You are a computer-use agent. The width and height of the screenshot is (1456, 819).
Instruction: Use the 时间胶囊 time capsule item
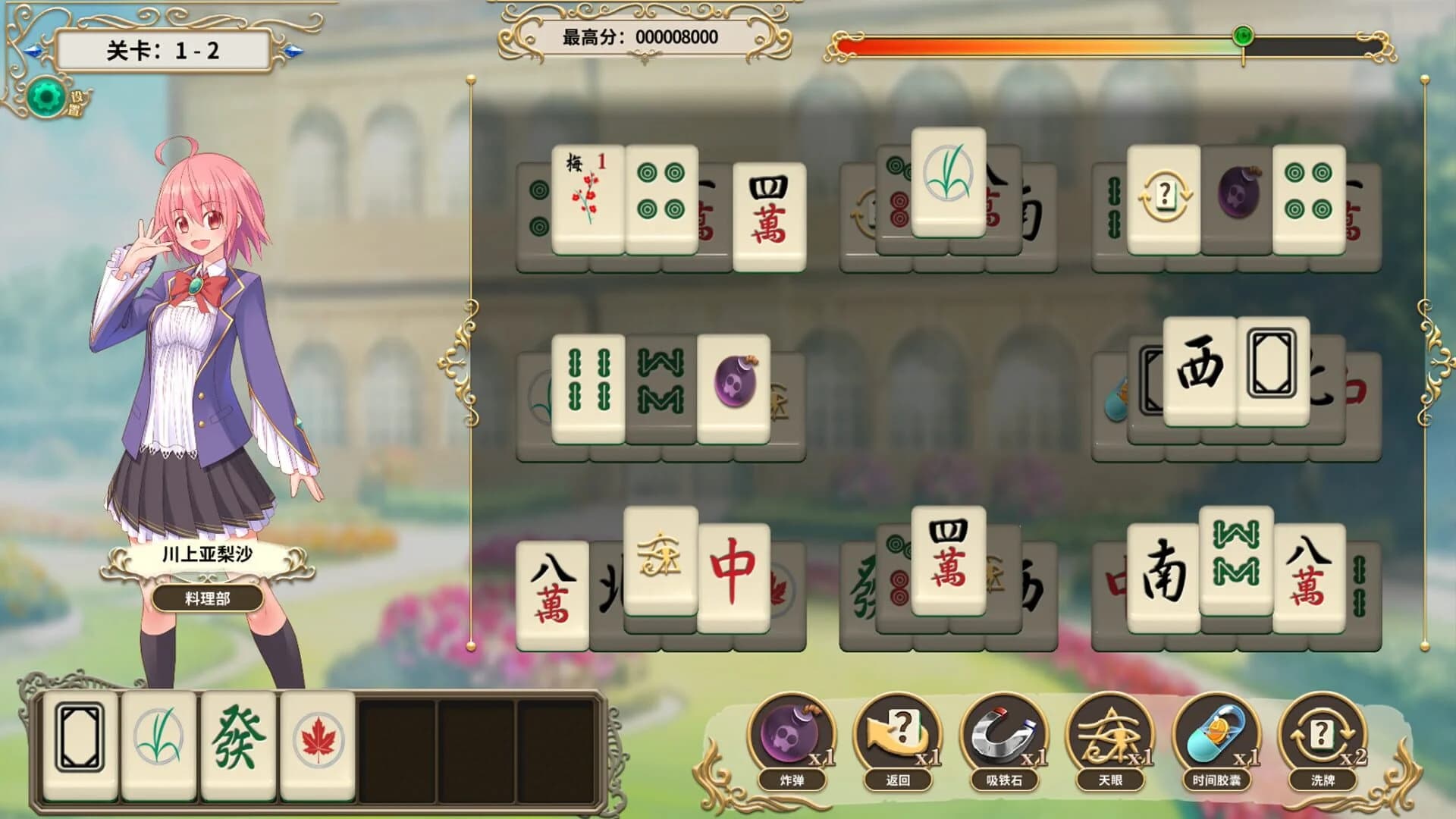point(1216,736)
